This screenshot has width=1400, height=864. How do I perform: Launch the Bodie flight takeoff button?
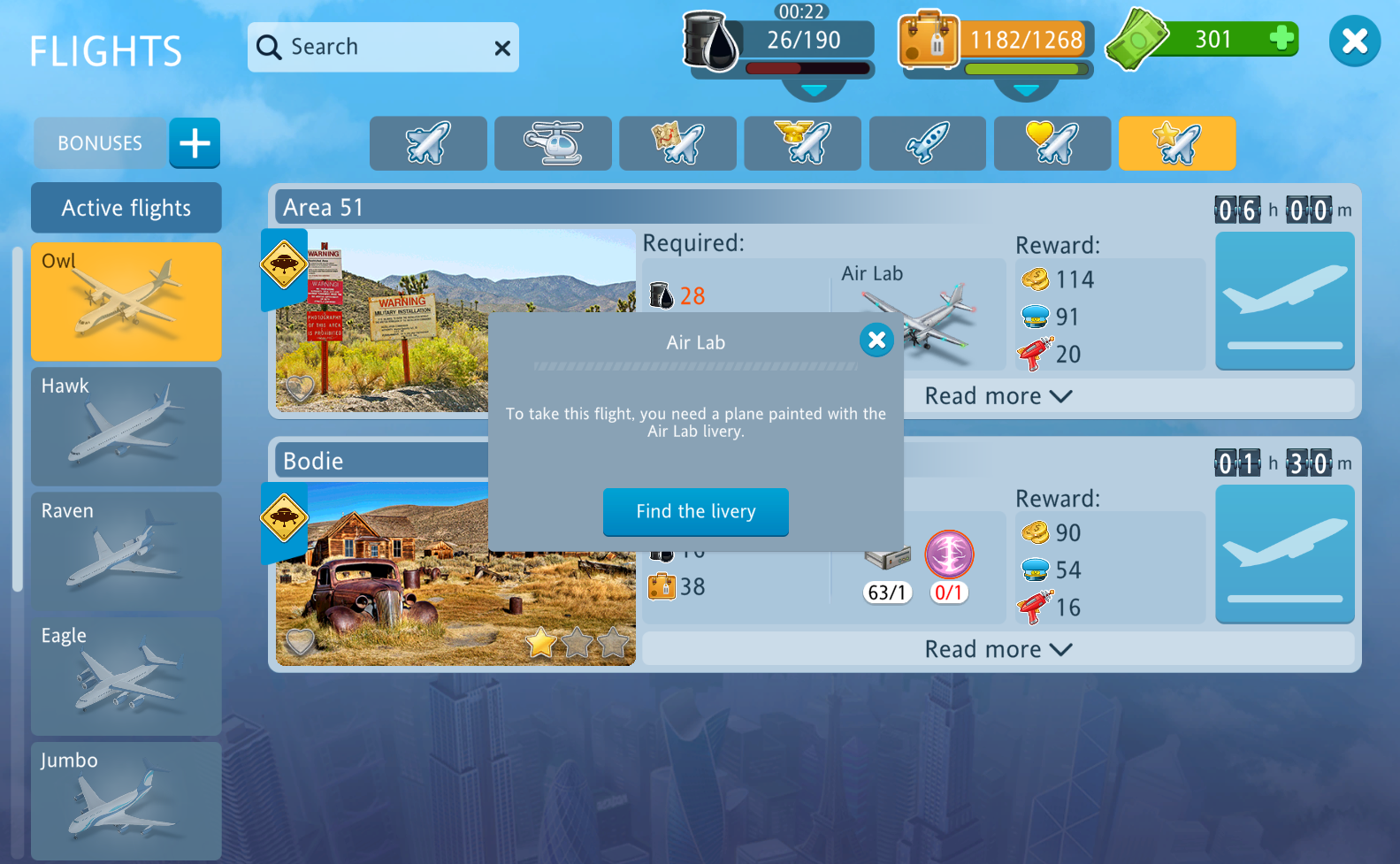coord(1284,554)
